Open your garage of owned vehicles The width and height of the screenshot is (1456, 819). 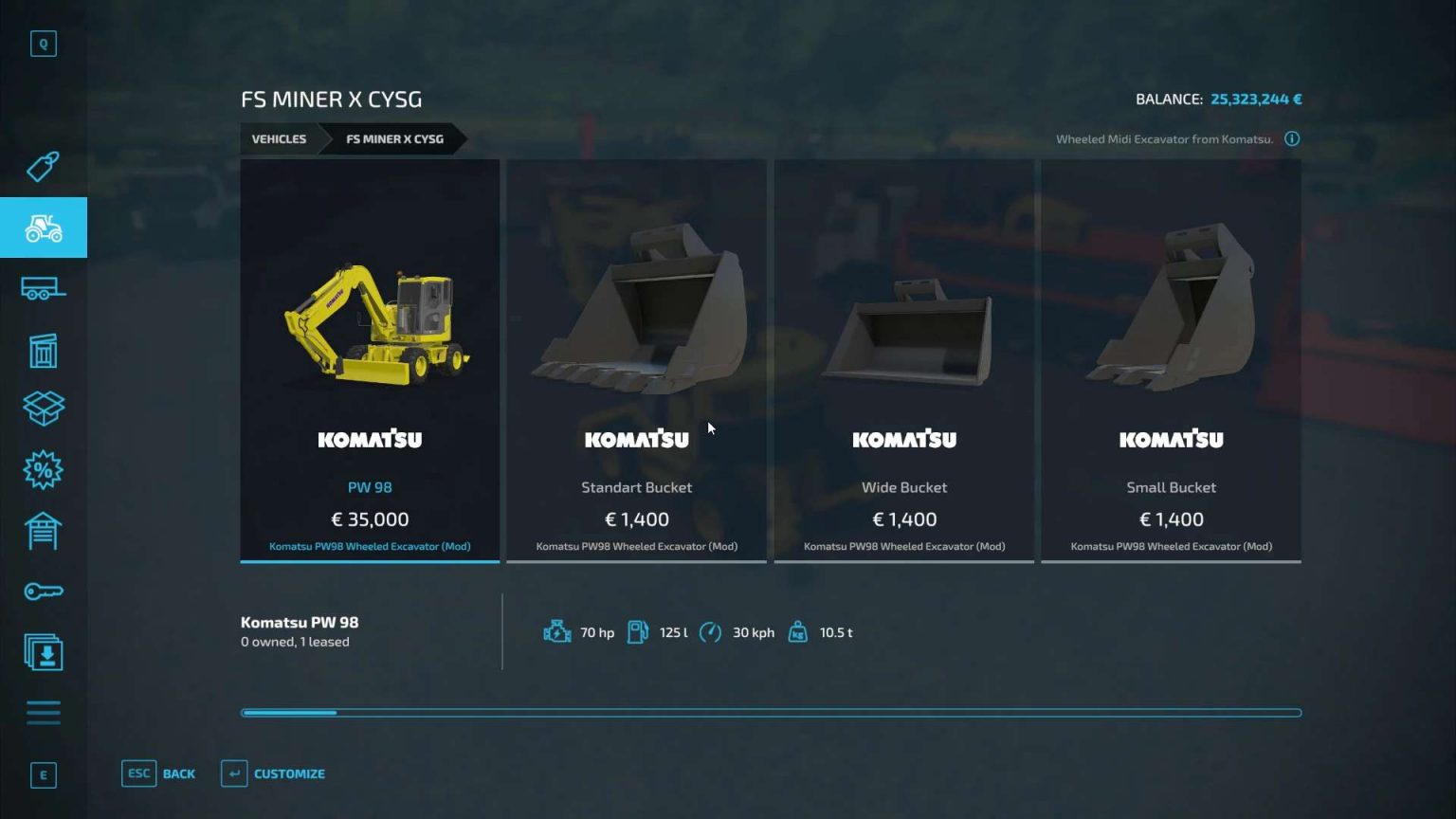[44, 530]
